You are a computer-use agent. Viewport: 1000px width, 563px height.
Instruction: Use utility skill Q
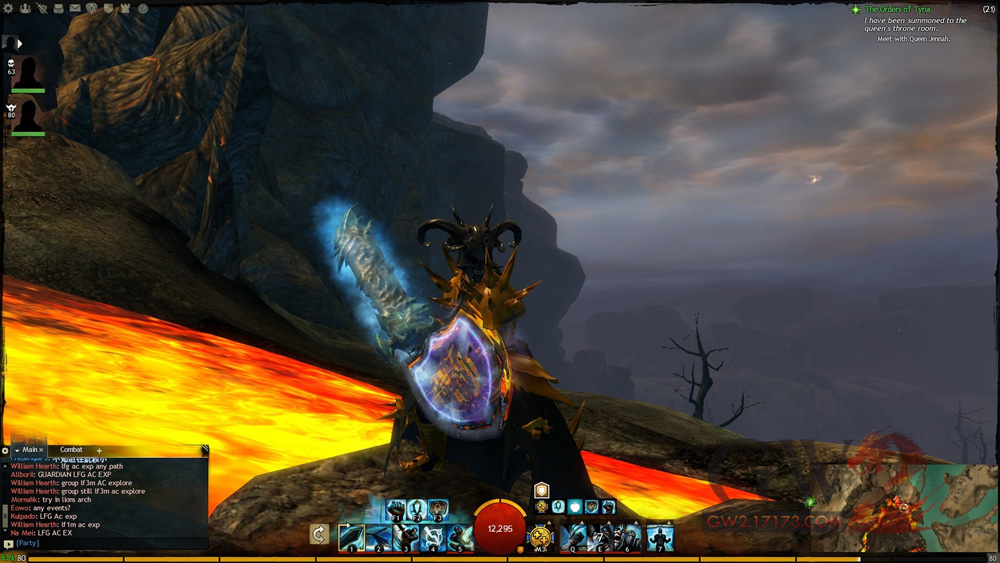click(573, 537)
